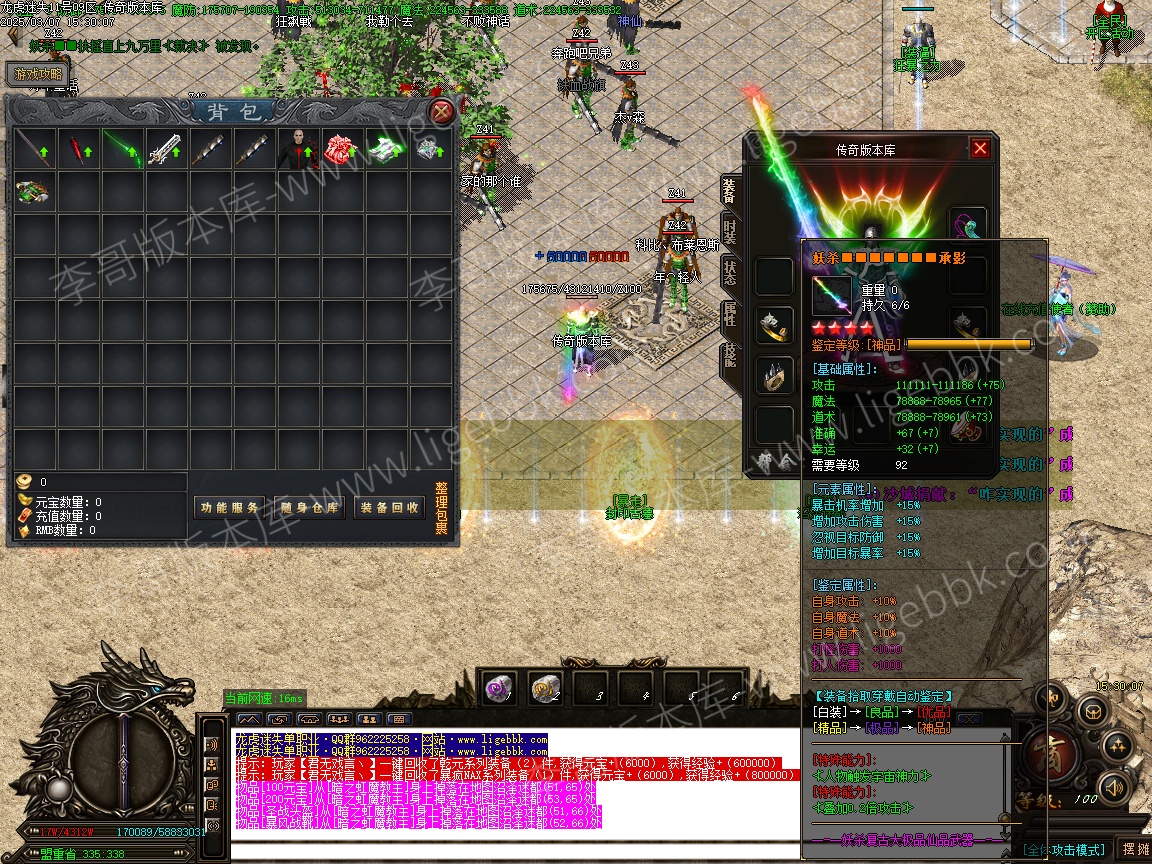Viewport: 1152px width, 864px height.
Task: Select the large silver greatsword in the bag
Action: (166, 149)
